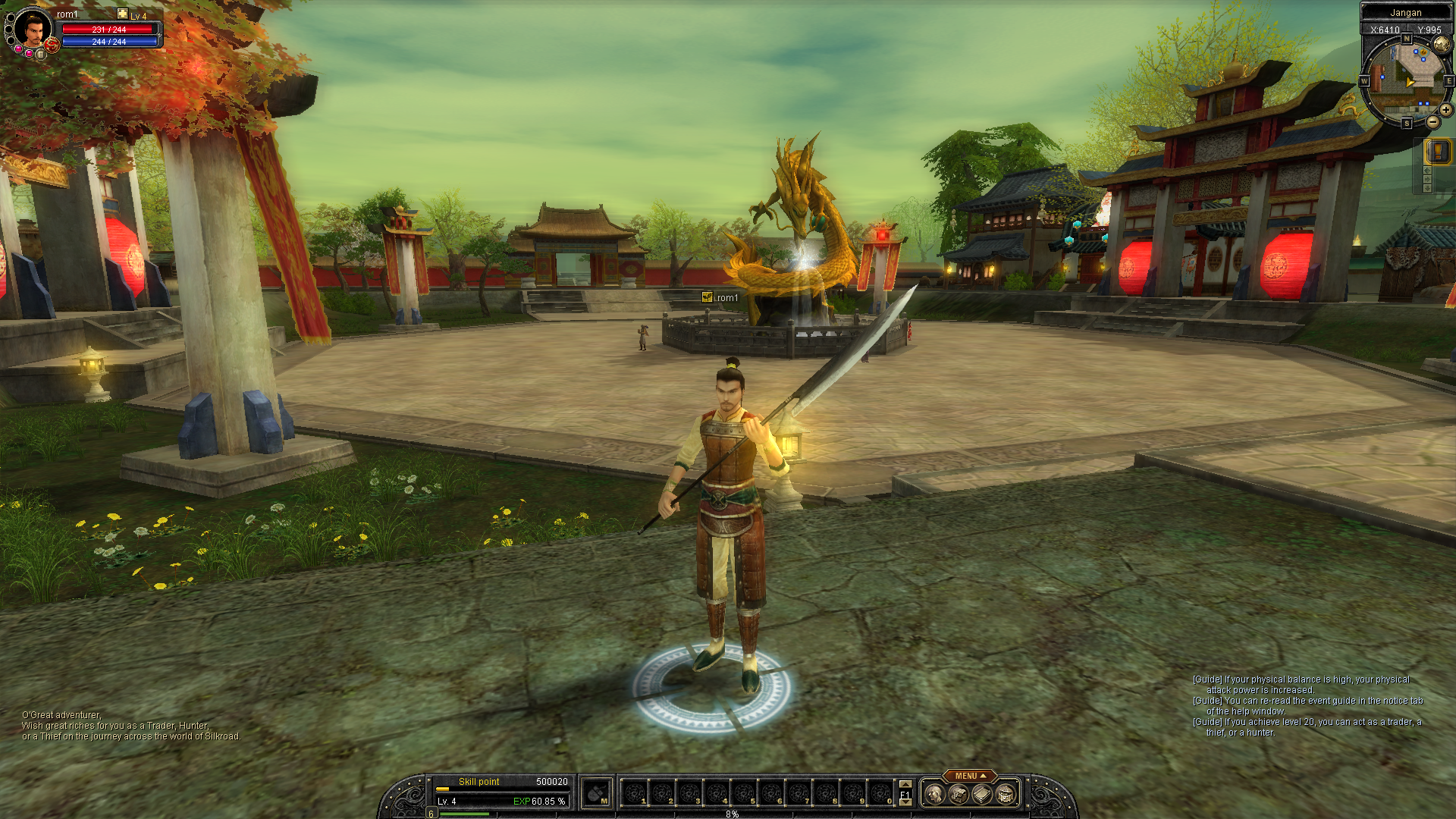Zoom out the minimap with the minus button
The width and height of the screenshot is (1456, 819).
click(x=1432, y=121)
